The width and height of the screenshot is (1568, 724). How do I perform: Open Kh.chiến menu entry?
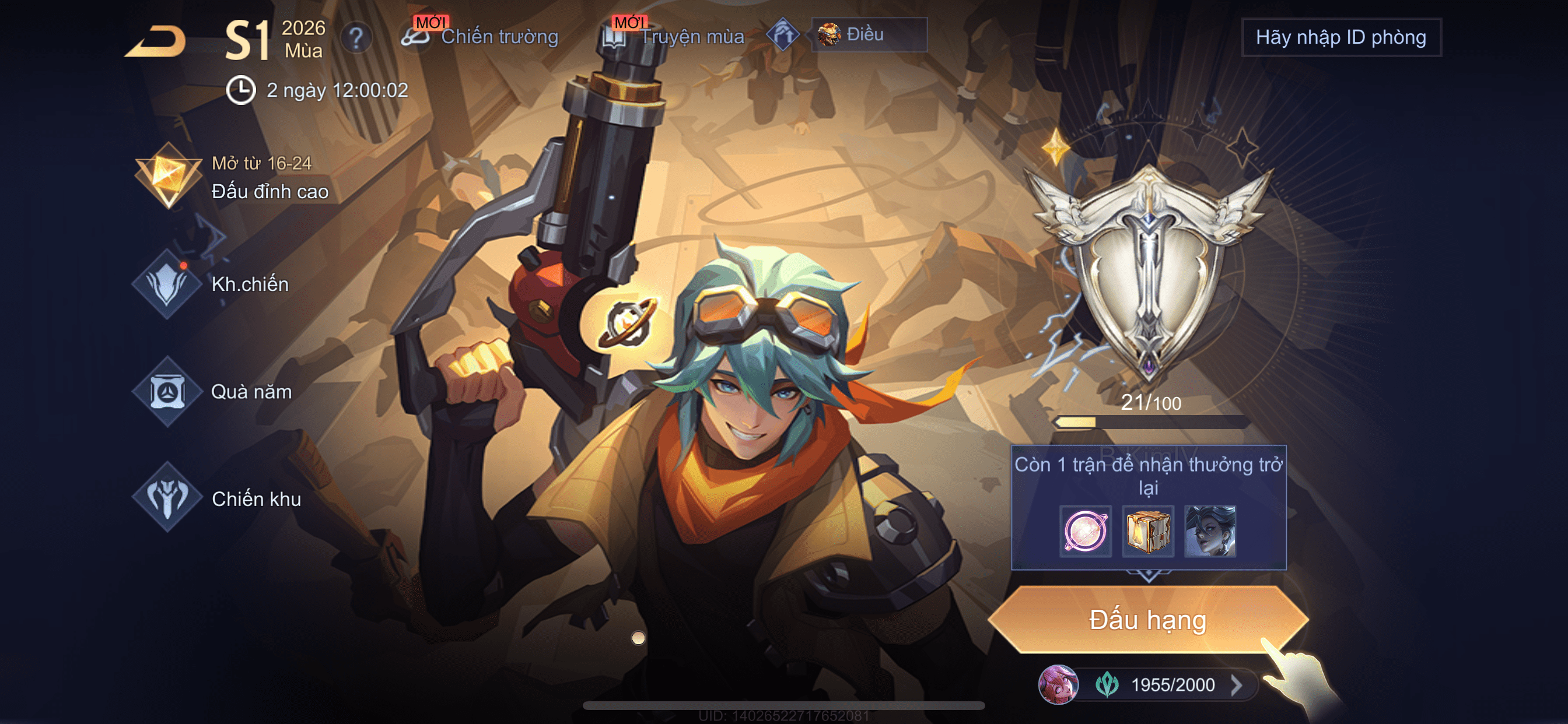(211, 284)
